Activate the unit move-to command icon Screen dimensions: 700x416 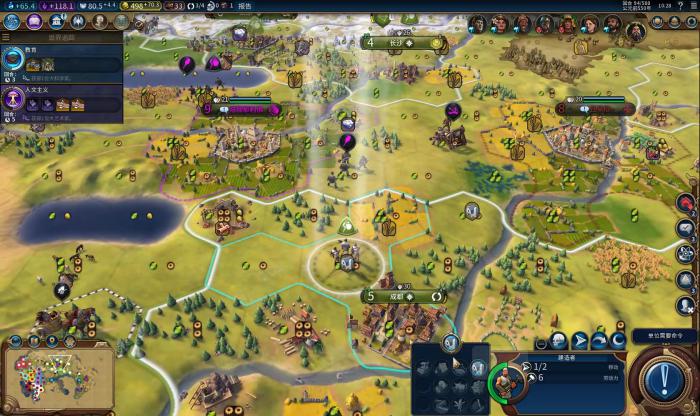[578, 342]
